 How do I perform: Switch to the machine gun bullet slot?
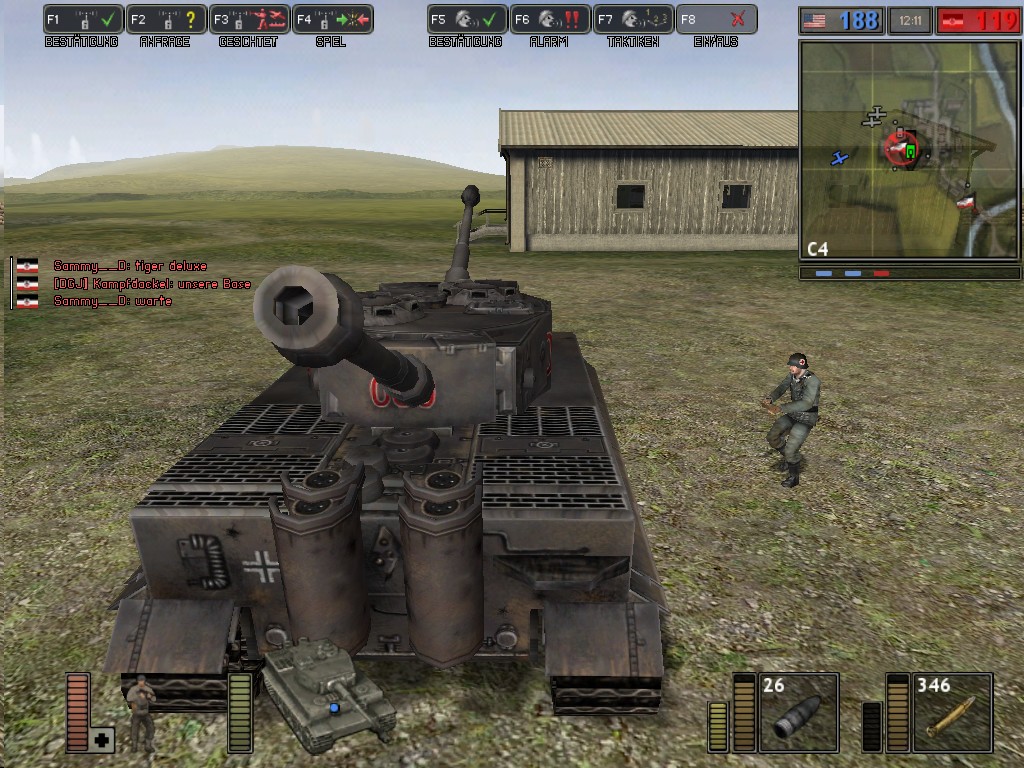click(952, 713)
